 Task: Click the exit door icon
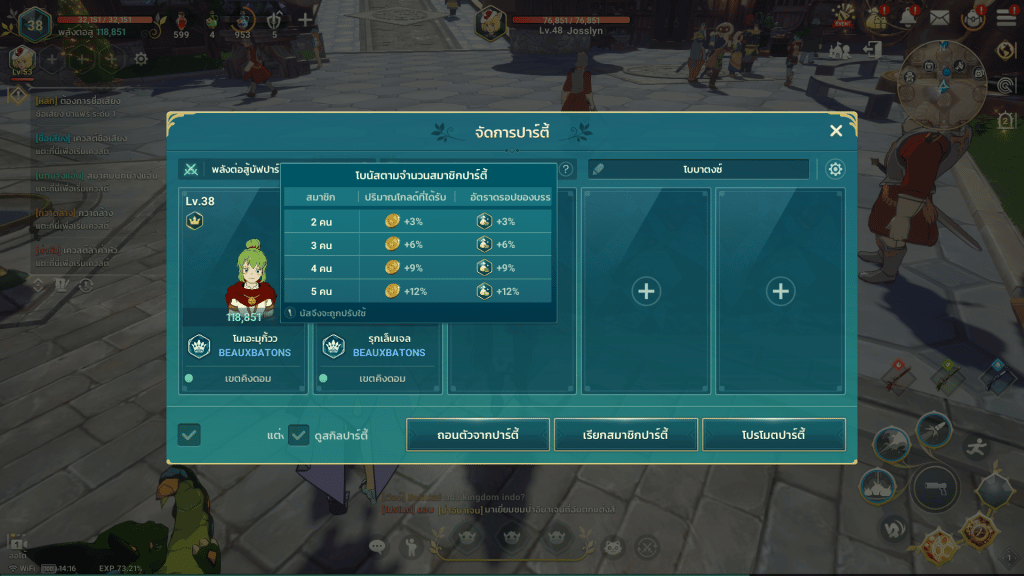873,49
